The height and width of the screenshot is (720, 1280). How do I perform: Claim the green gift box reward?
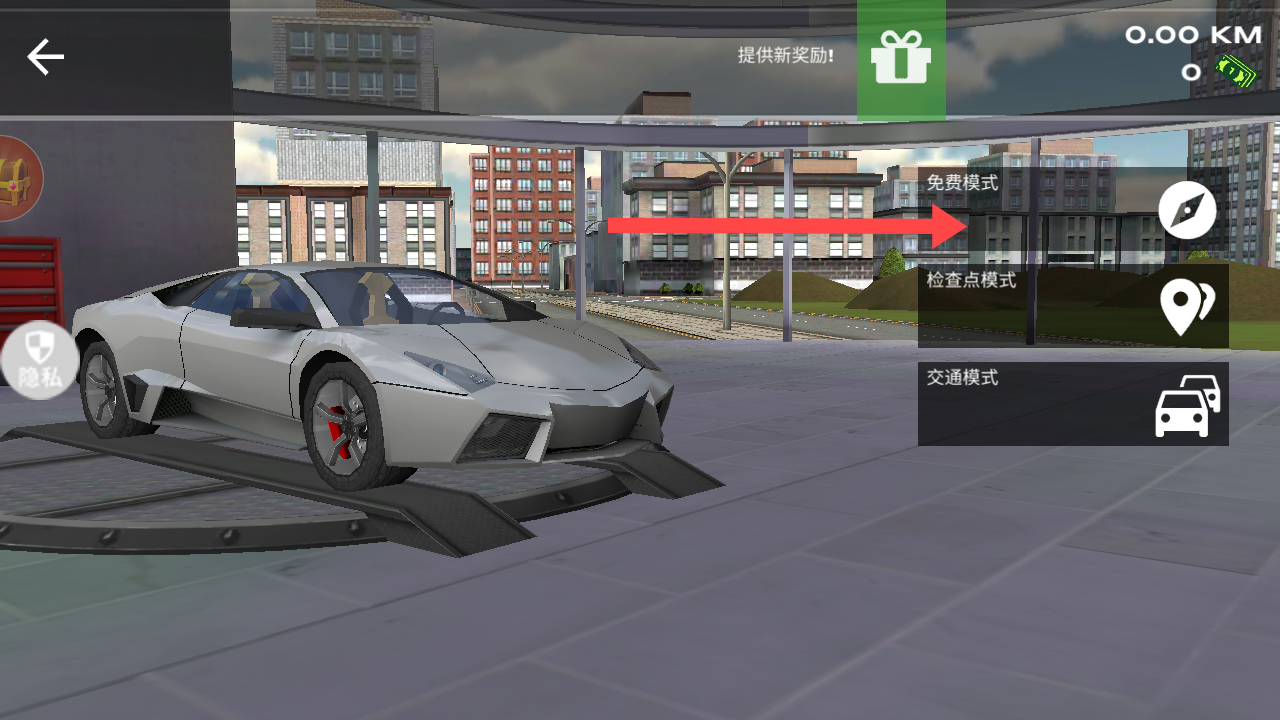tap(901, 58)
